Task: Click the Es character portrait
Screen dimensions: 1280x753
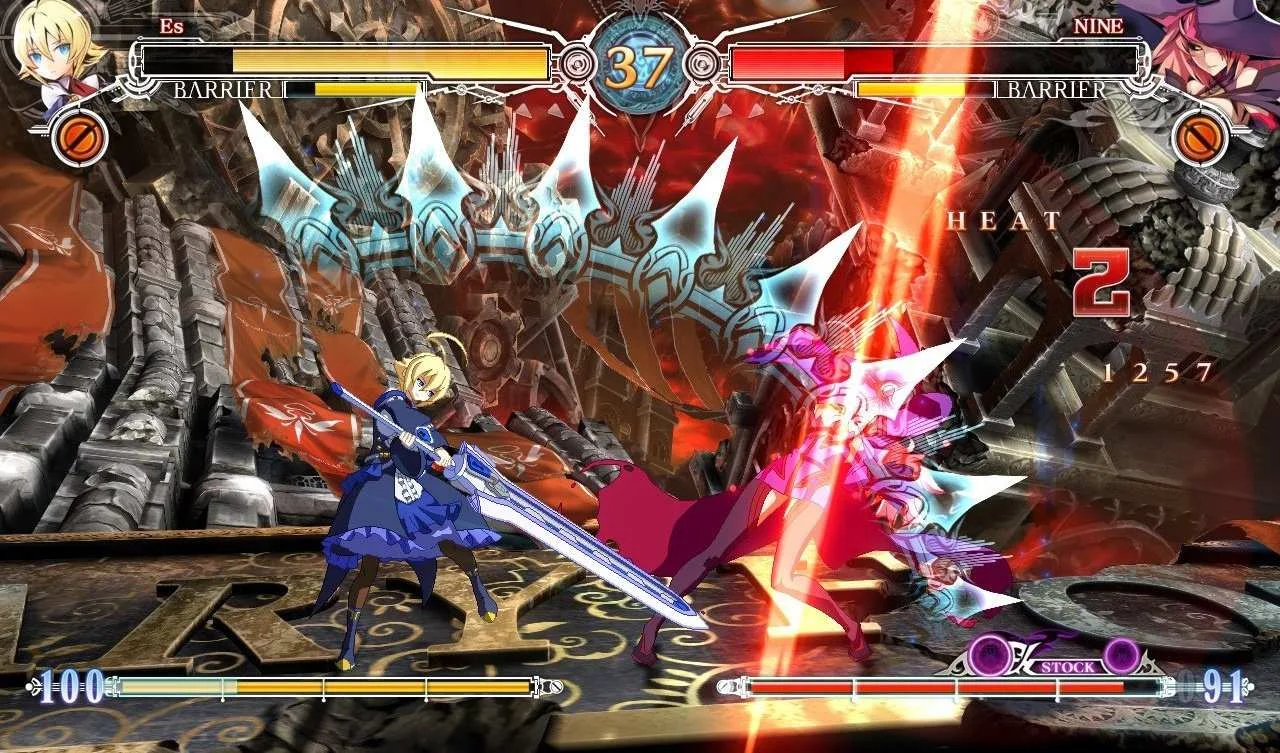Action: point(55,52)
